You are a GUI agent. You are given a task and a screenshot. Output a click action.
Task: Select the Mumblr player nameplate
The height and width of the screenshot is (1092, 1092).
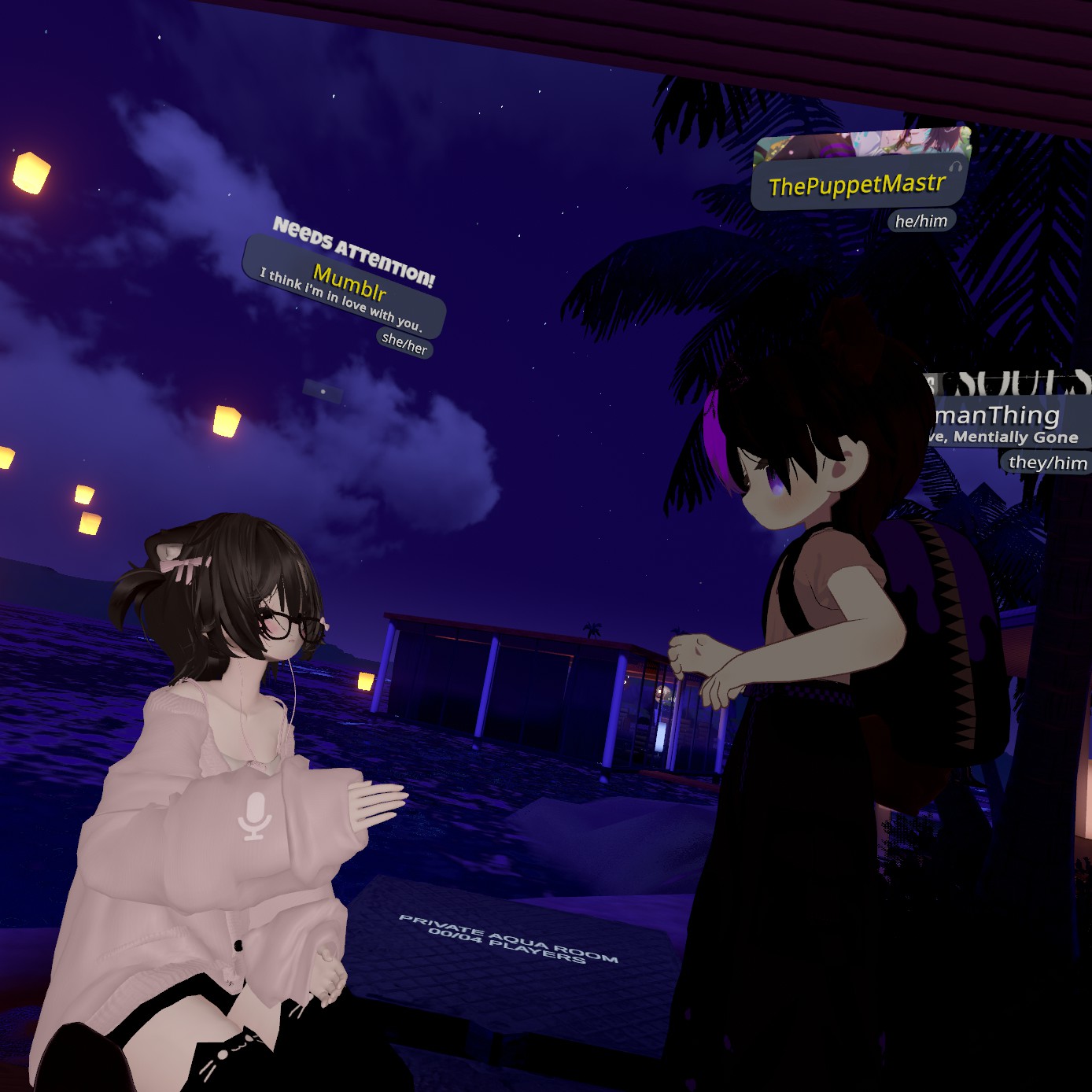pos(349,285)
